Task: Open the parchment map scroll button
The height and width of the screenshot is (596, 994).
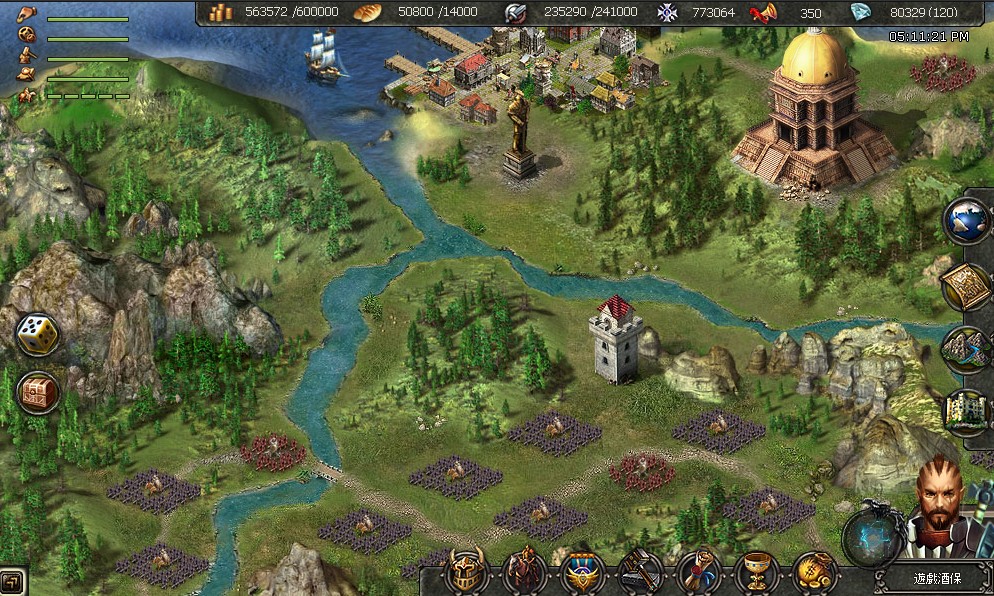Action: 967,286
